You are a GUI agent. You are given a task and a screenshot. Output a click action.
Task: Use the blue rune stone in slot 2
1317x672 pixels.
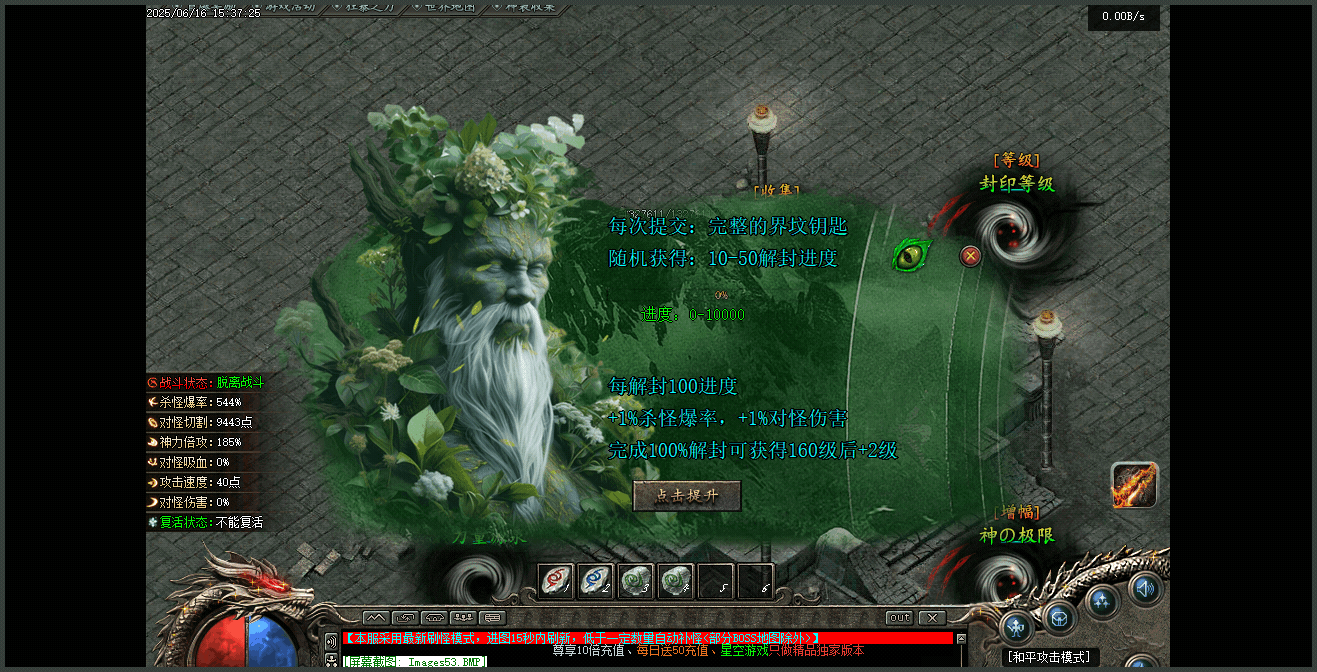click(596, 581)
